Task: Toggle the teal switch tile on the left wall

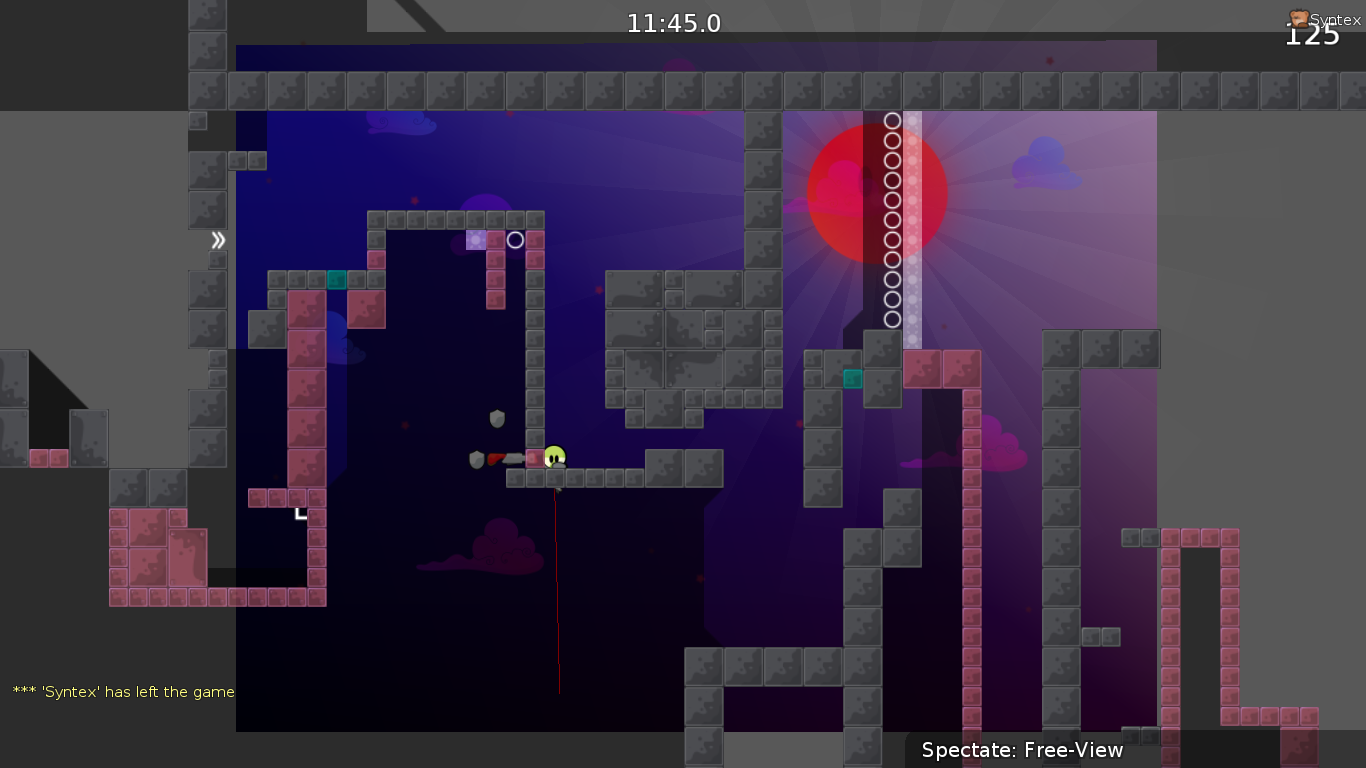Action: pos(335,281)
